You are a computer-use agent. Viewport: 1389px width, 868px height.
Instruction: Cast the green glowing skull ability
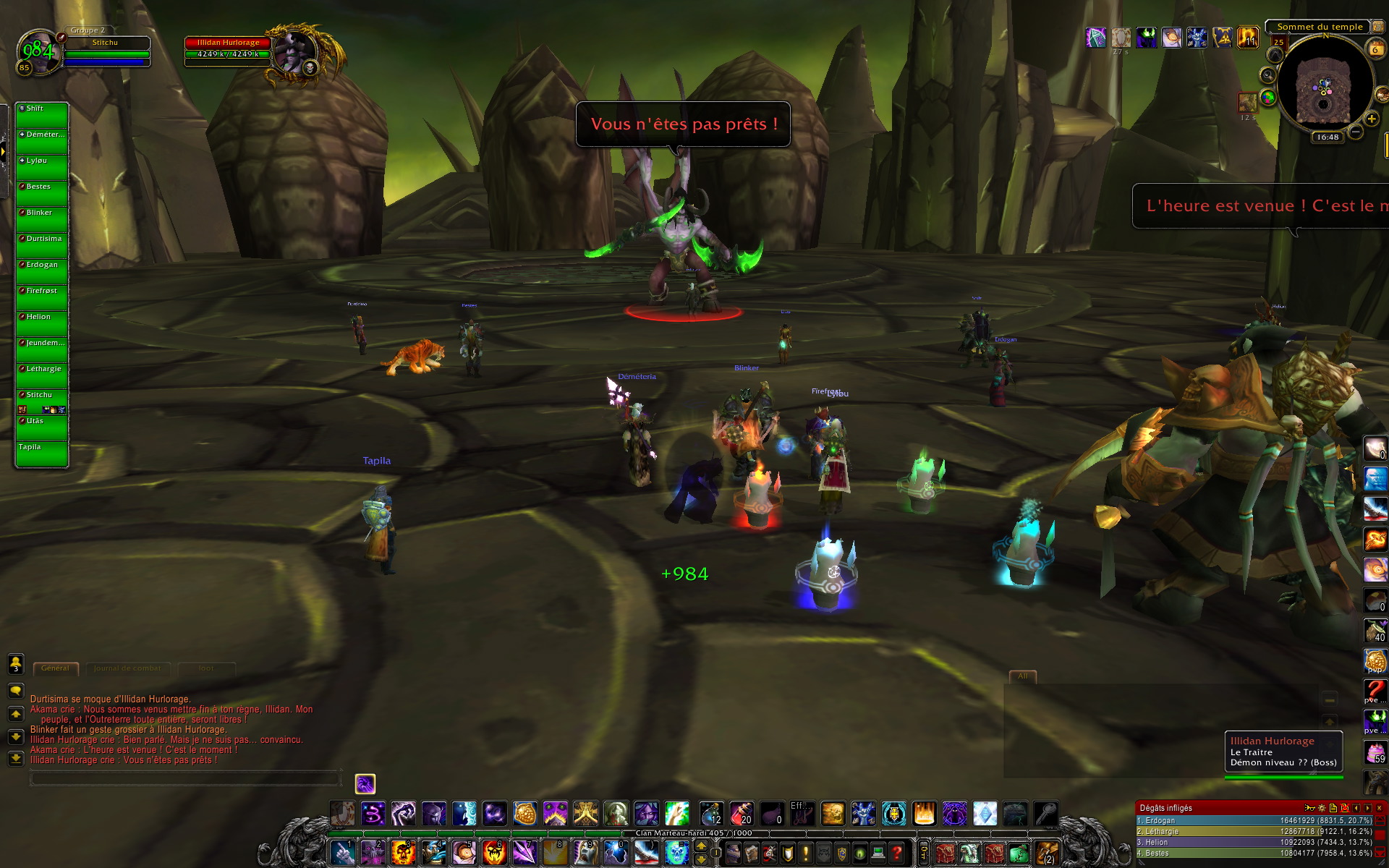point(676,853)
